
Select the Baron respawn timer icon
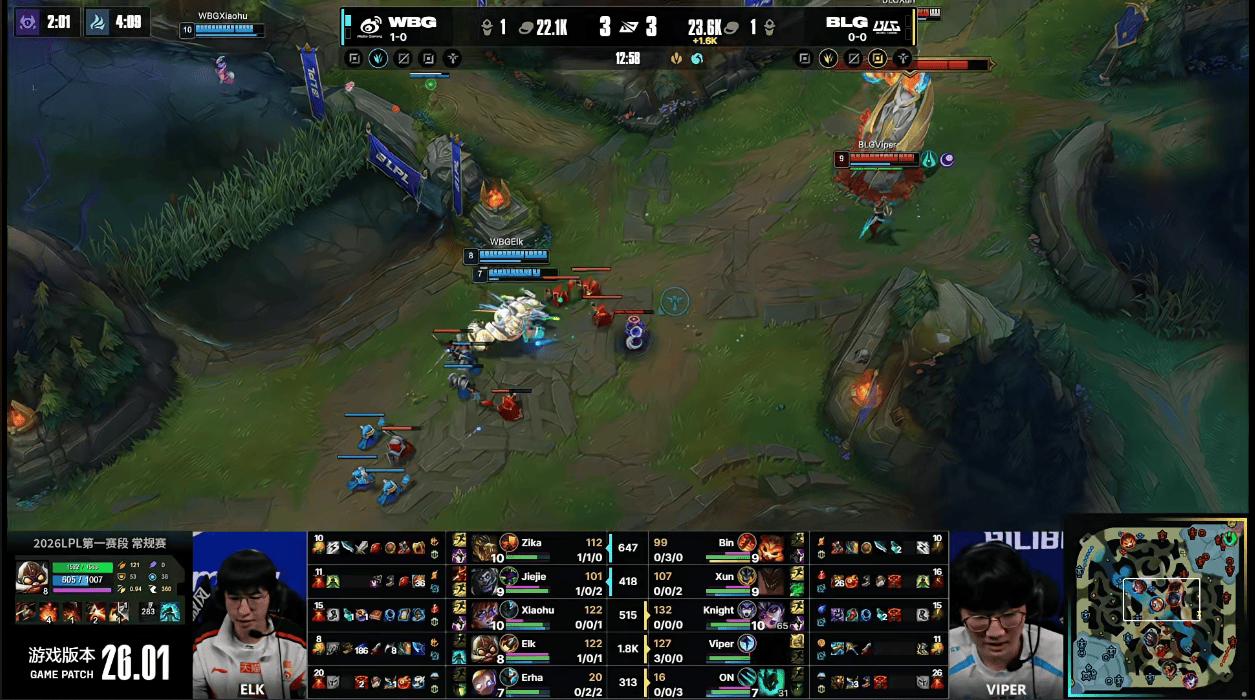click(x=27, y=21)
